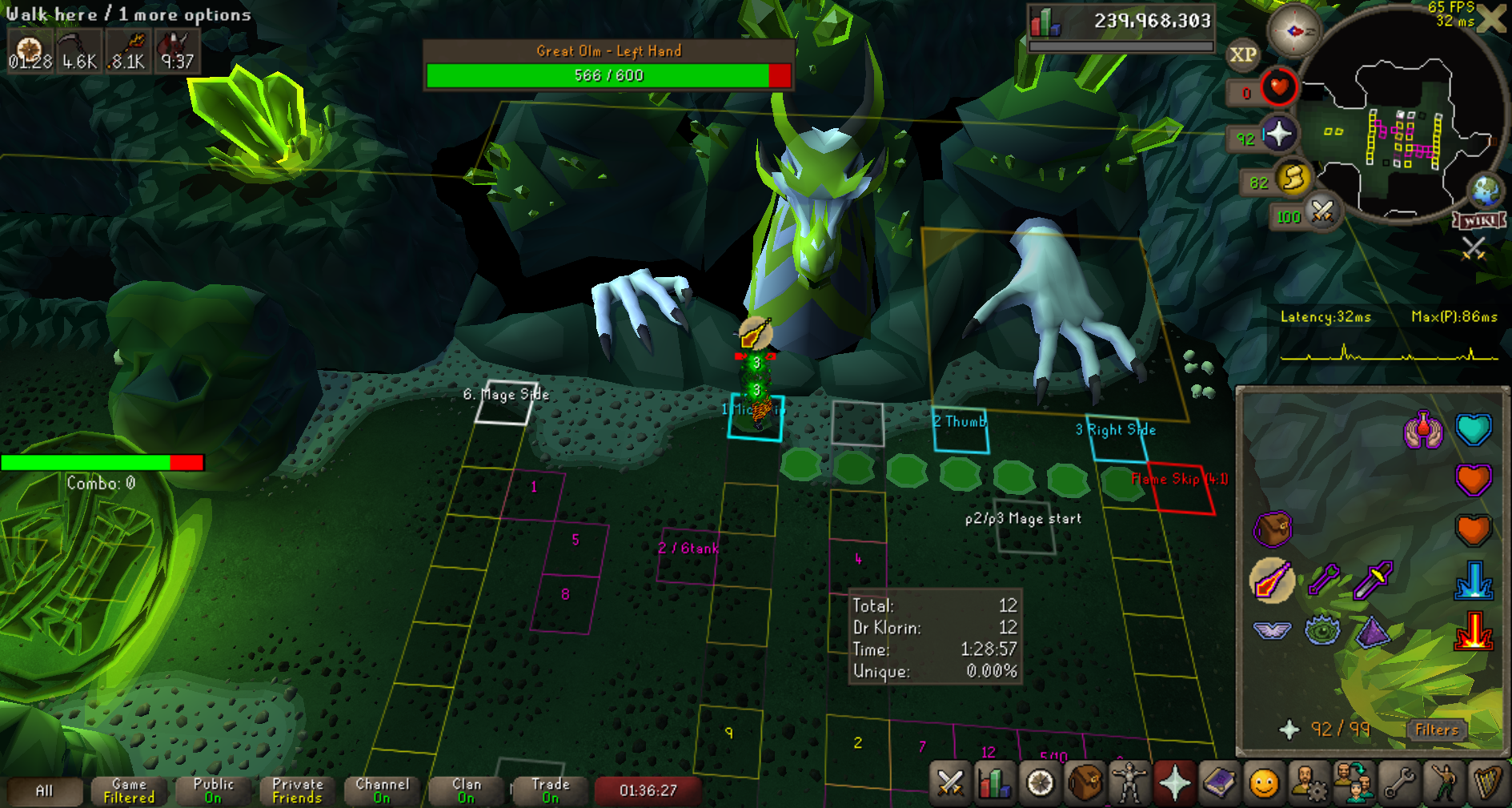Image resolution: width=1512 pixels, height=808 pixels.
Task: Activate the blue downward-beam prayer icon
Action: (1473, 581)
